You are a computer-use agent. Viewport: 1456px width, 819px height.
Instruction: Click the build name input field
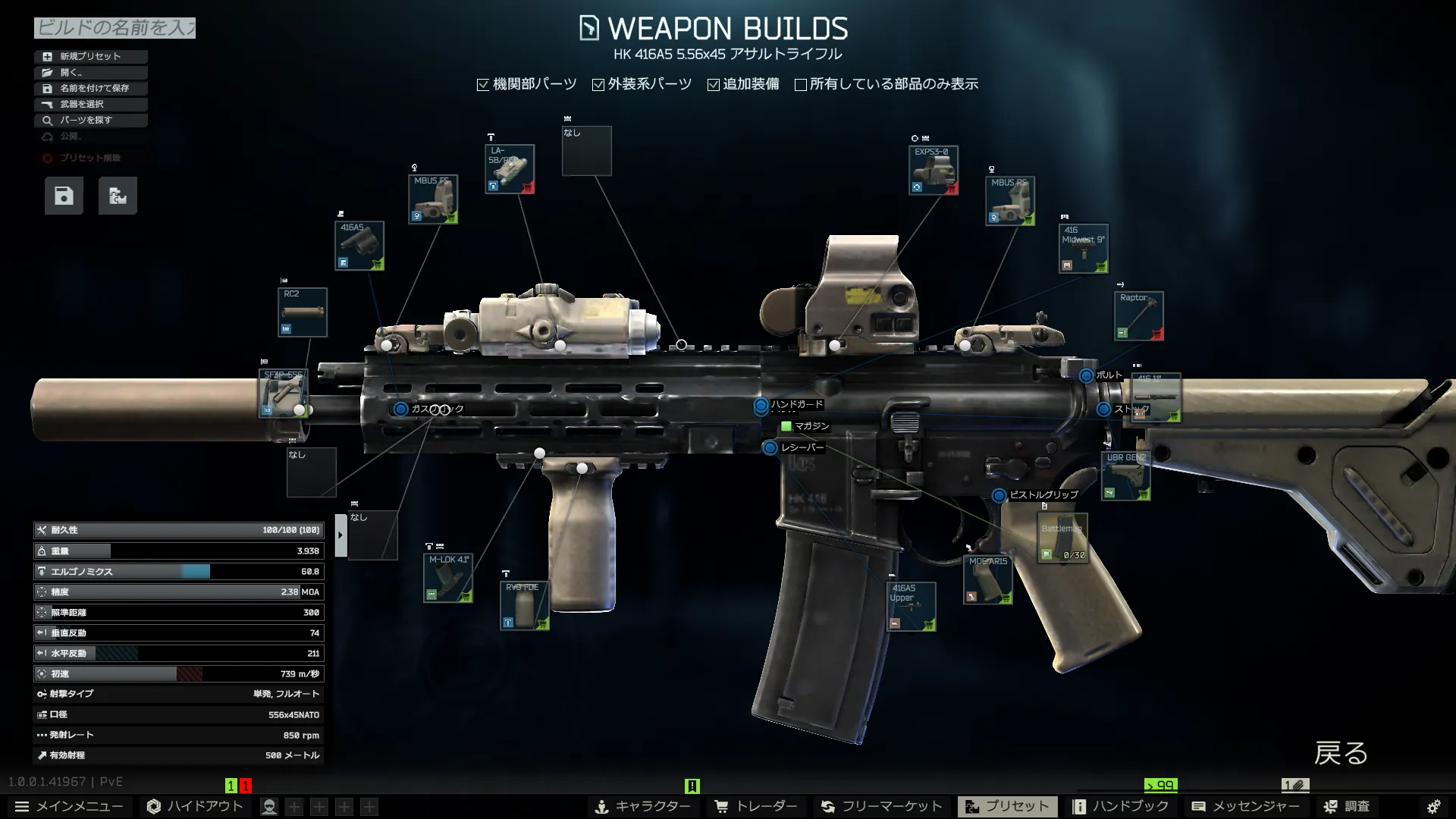(x=115, y=28)
